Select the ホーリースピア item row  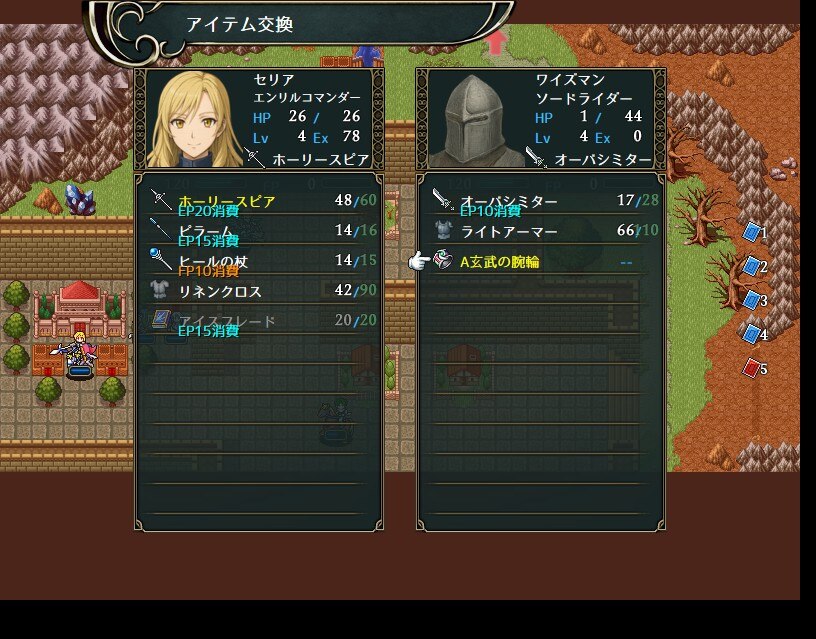coord(258,201)
